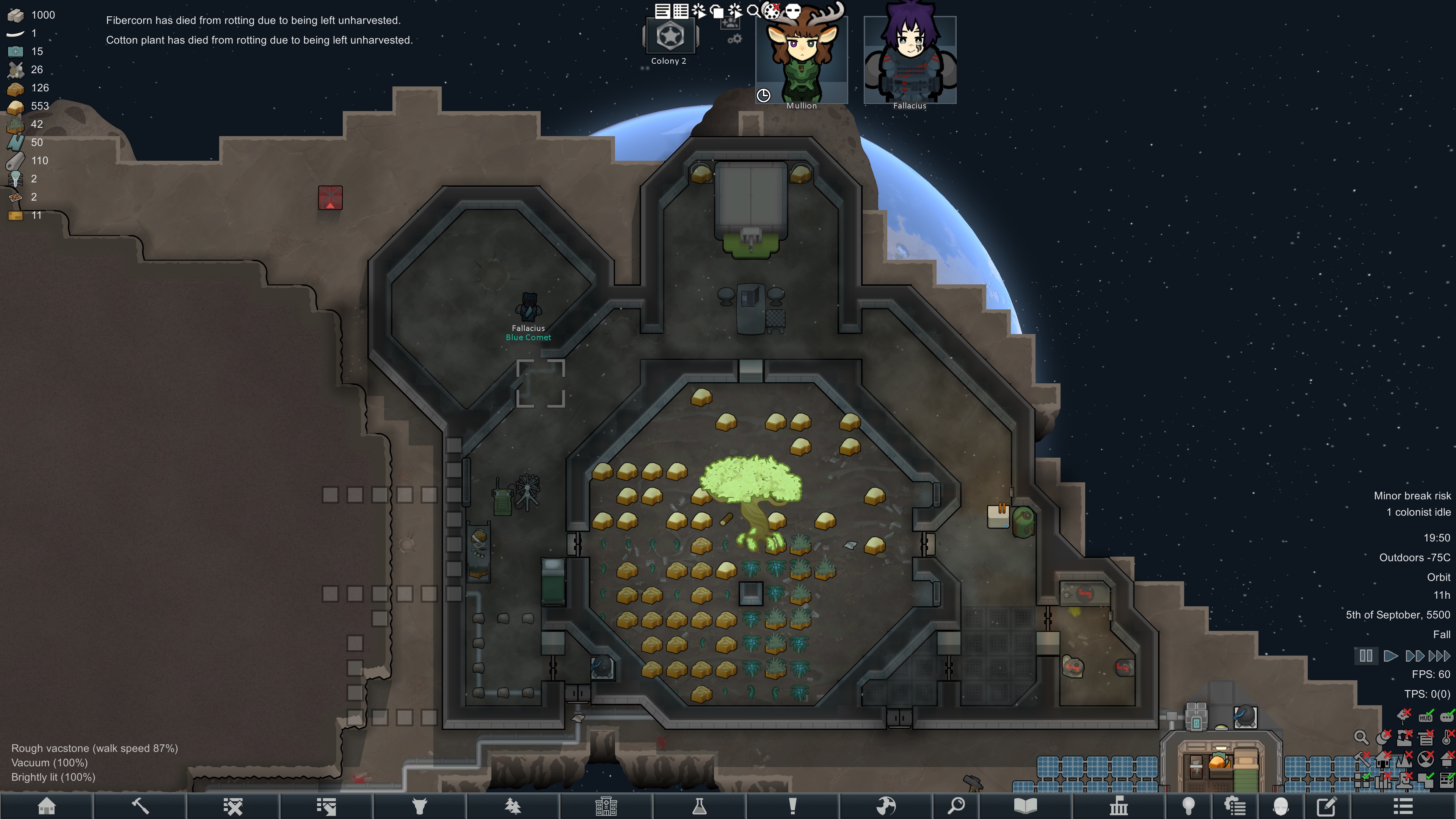The height and width of the screenshot is (819, 1456).
Task: Open the Quests exclamation mark tab
Action: 792,806
